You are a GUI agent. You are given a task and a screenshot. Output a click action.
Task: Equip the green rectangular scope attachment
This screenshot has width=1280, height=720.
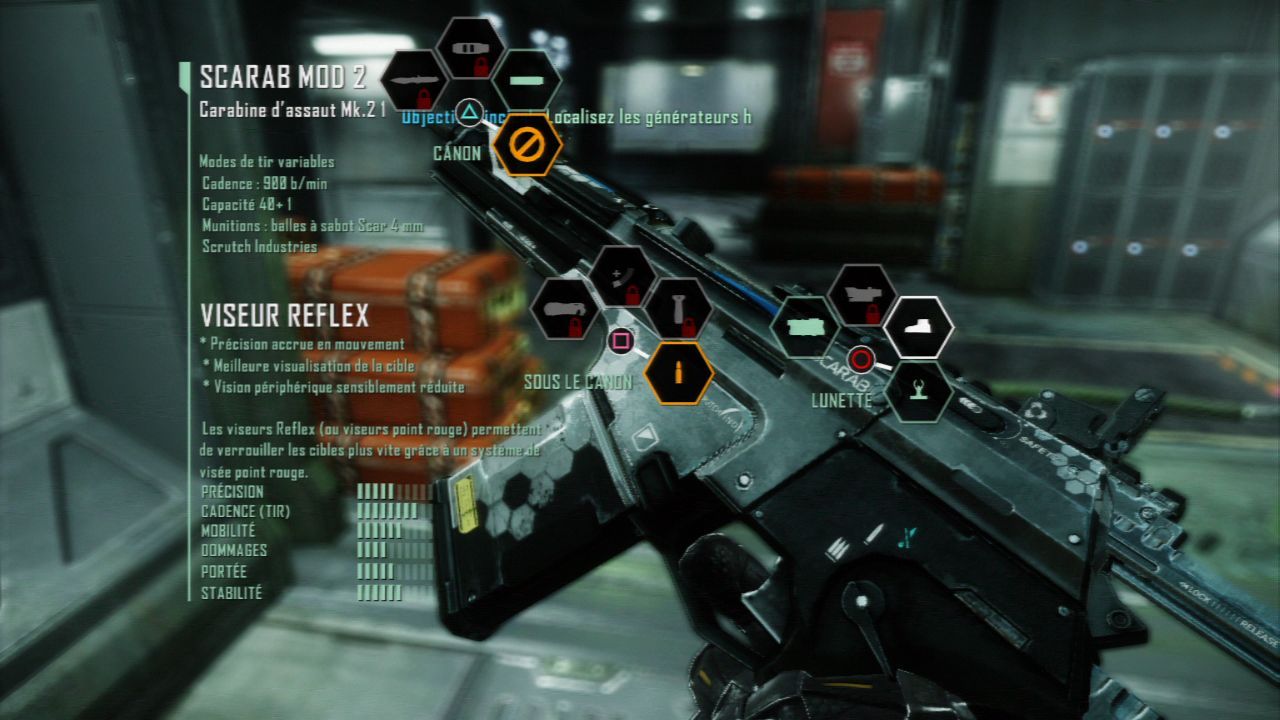pyautogui.click(x=805, y=327)
